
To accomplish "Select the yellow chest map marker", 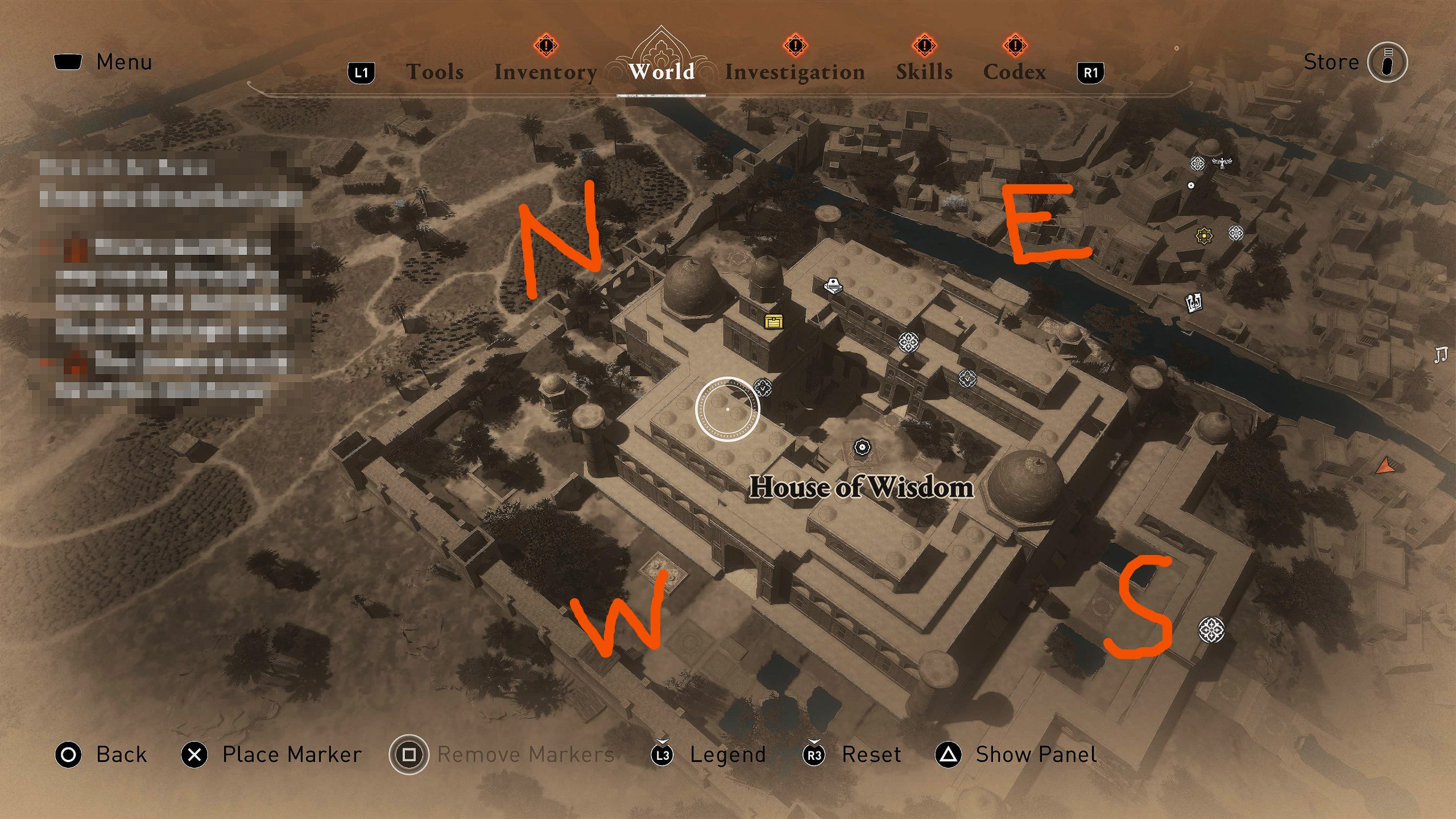I will (773, 322).
